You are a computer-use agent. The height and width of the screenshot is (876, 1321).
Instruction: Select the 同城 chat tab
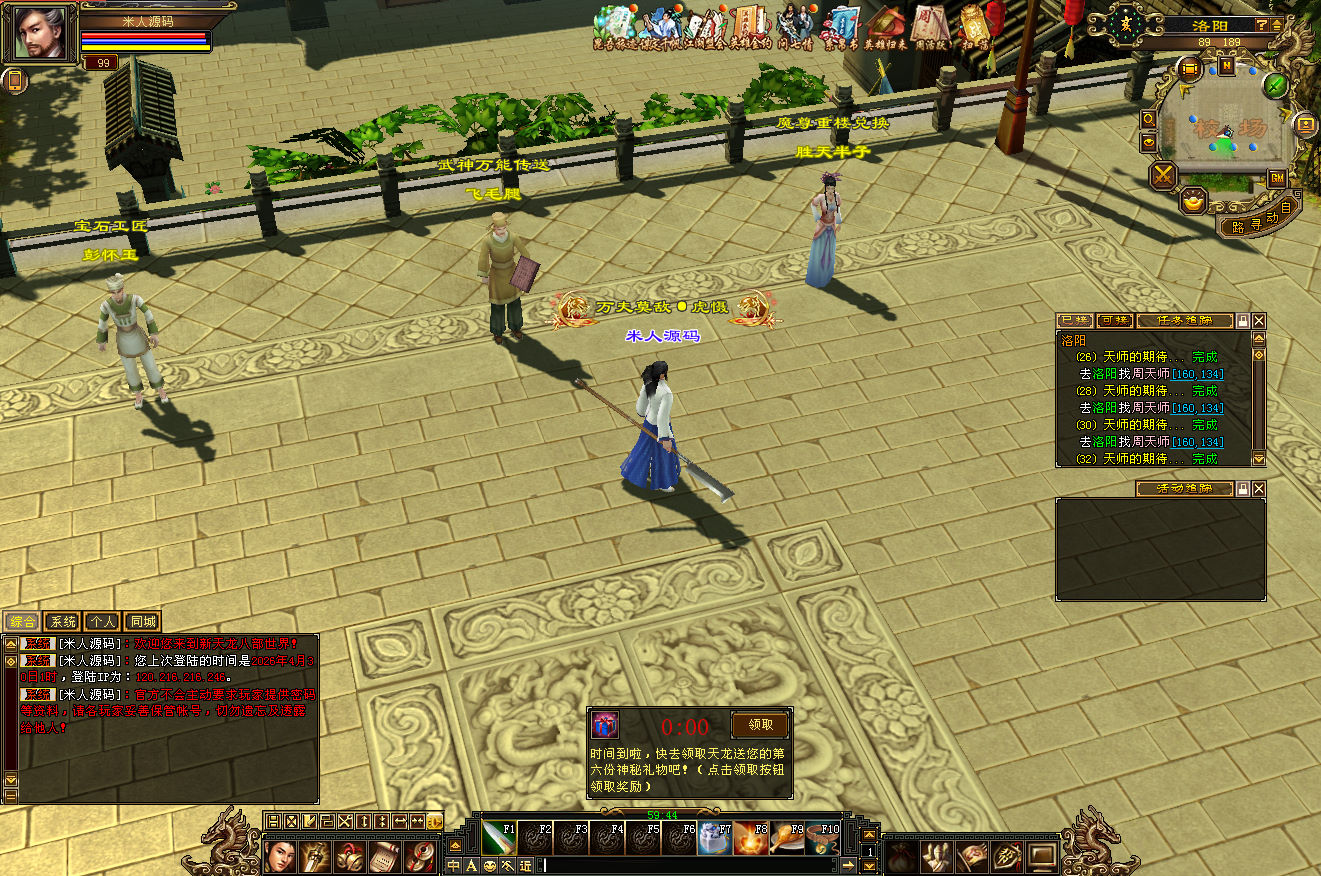click(141, 621)
